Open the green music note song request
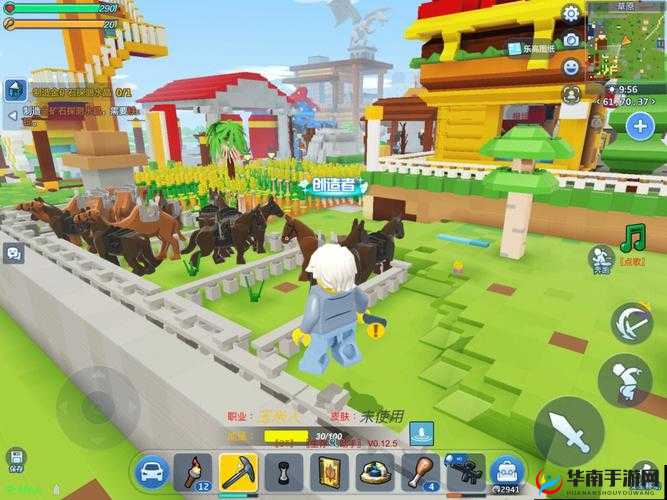This screenshot has height=500, width=667. 631,239
